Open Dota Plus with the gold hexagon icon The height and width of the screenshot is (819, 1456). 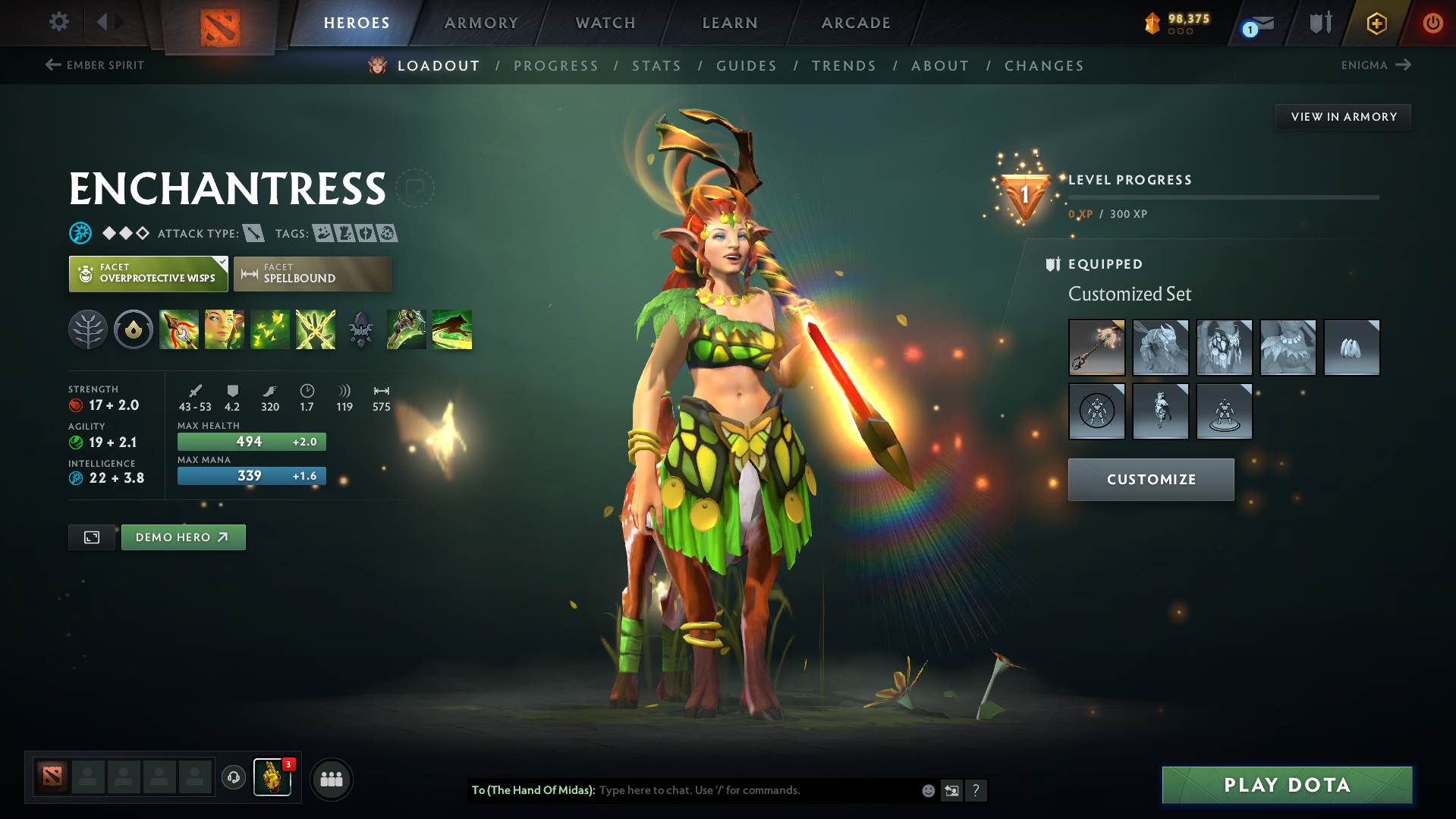click(x=1376, y=22)
